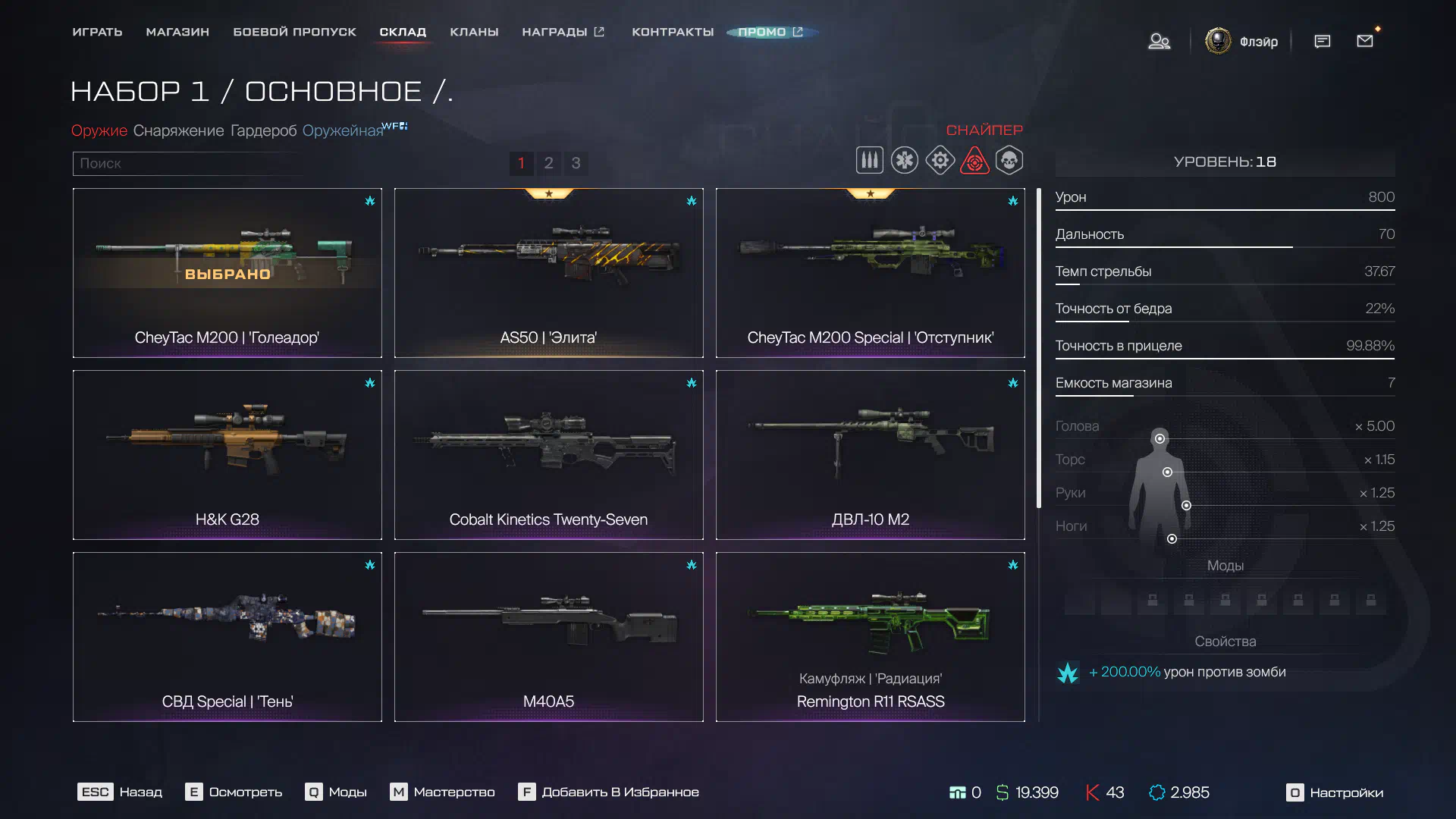Open the friends list icon

tap(1159, 41)
